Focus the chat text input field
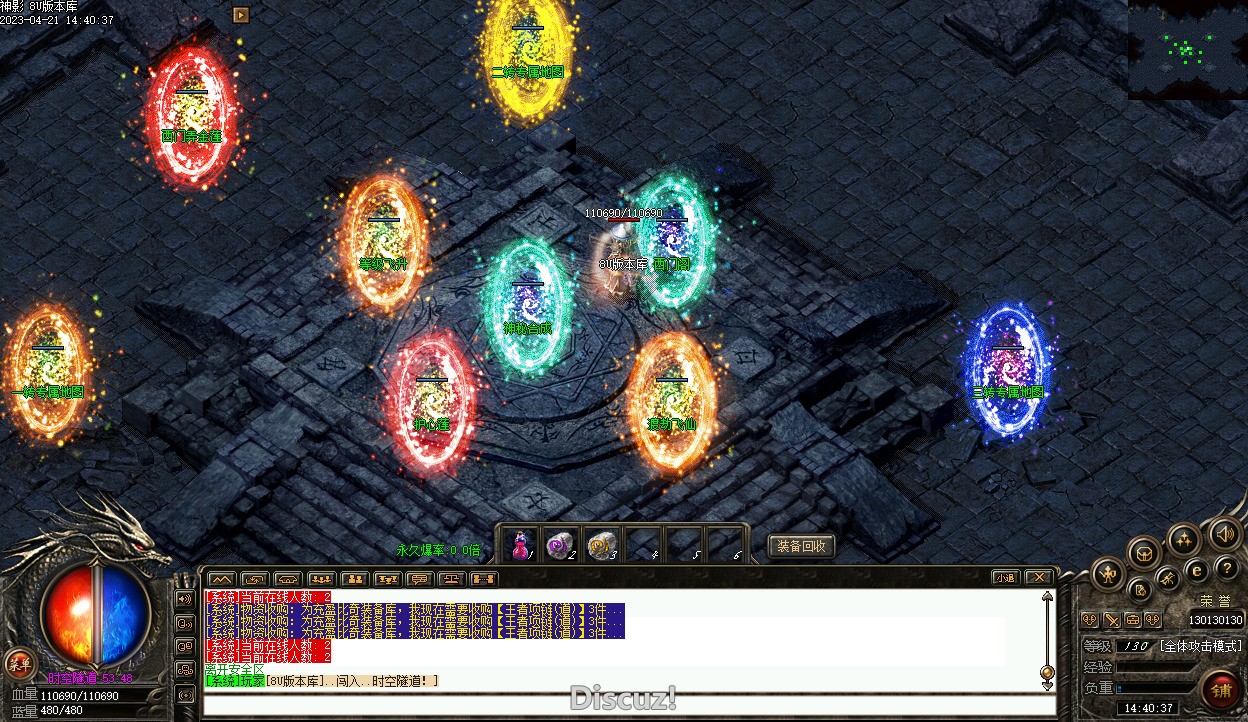The height and width of the screenshot is (722, 1248). pos(620,704)
